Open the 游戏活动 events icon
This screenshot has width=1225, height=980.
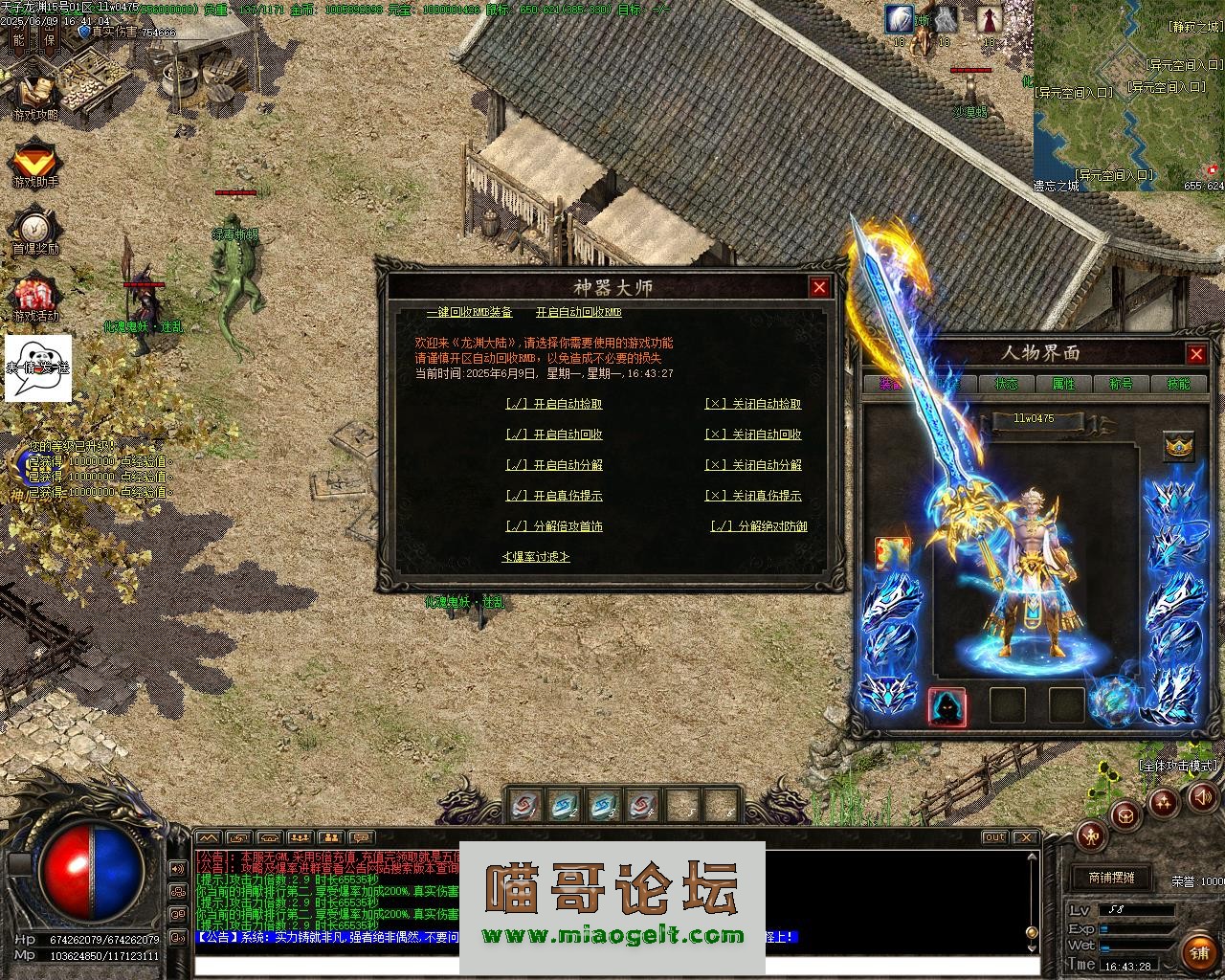coord(35,299)
